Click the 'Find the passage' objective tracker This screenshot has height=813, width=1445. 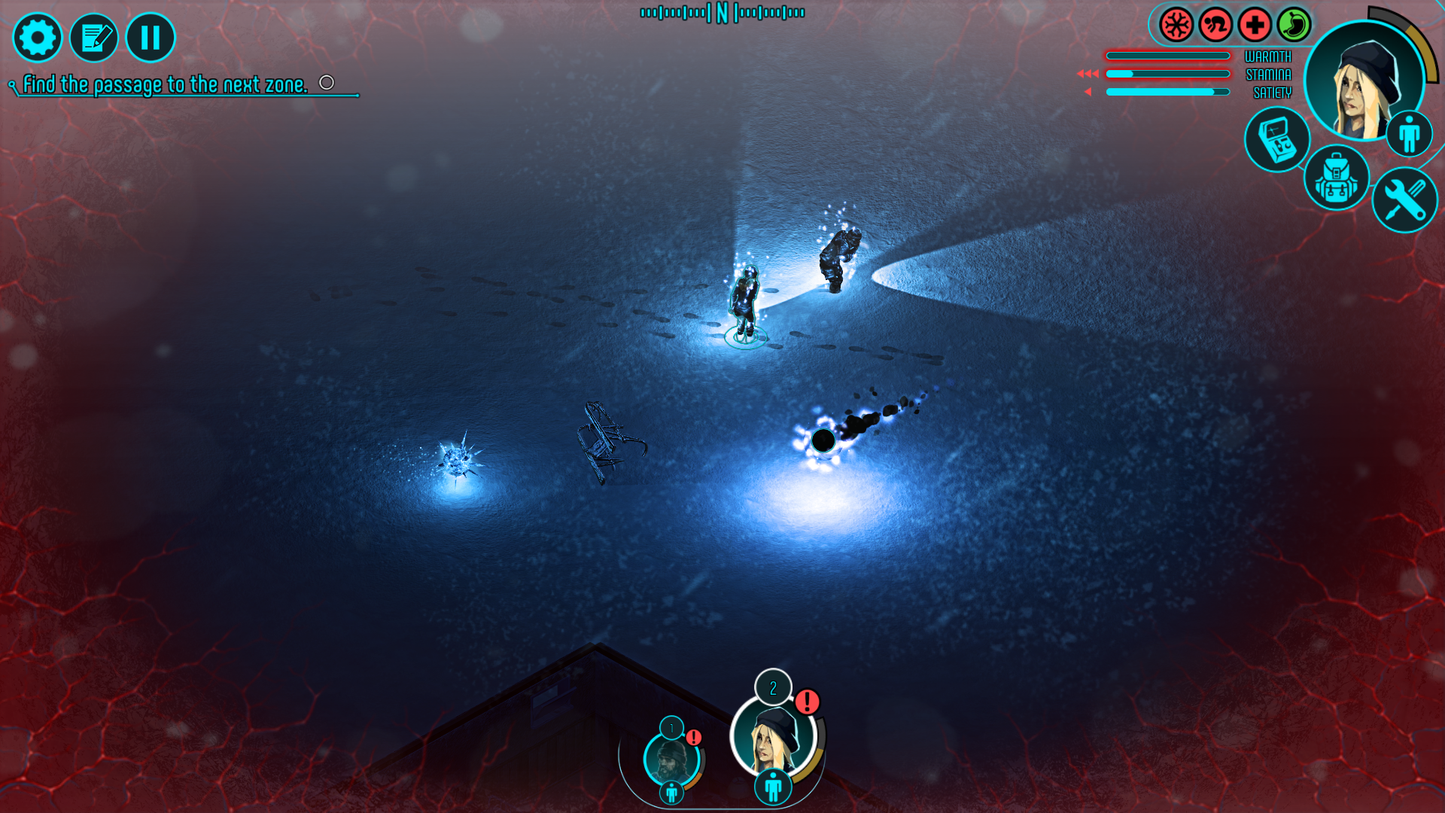166,85
